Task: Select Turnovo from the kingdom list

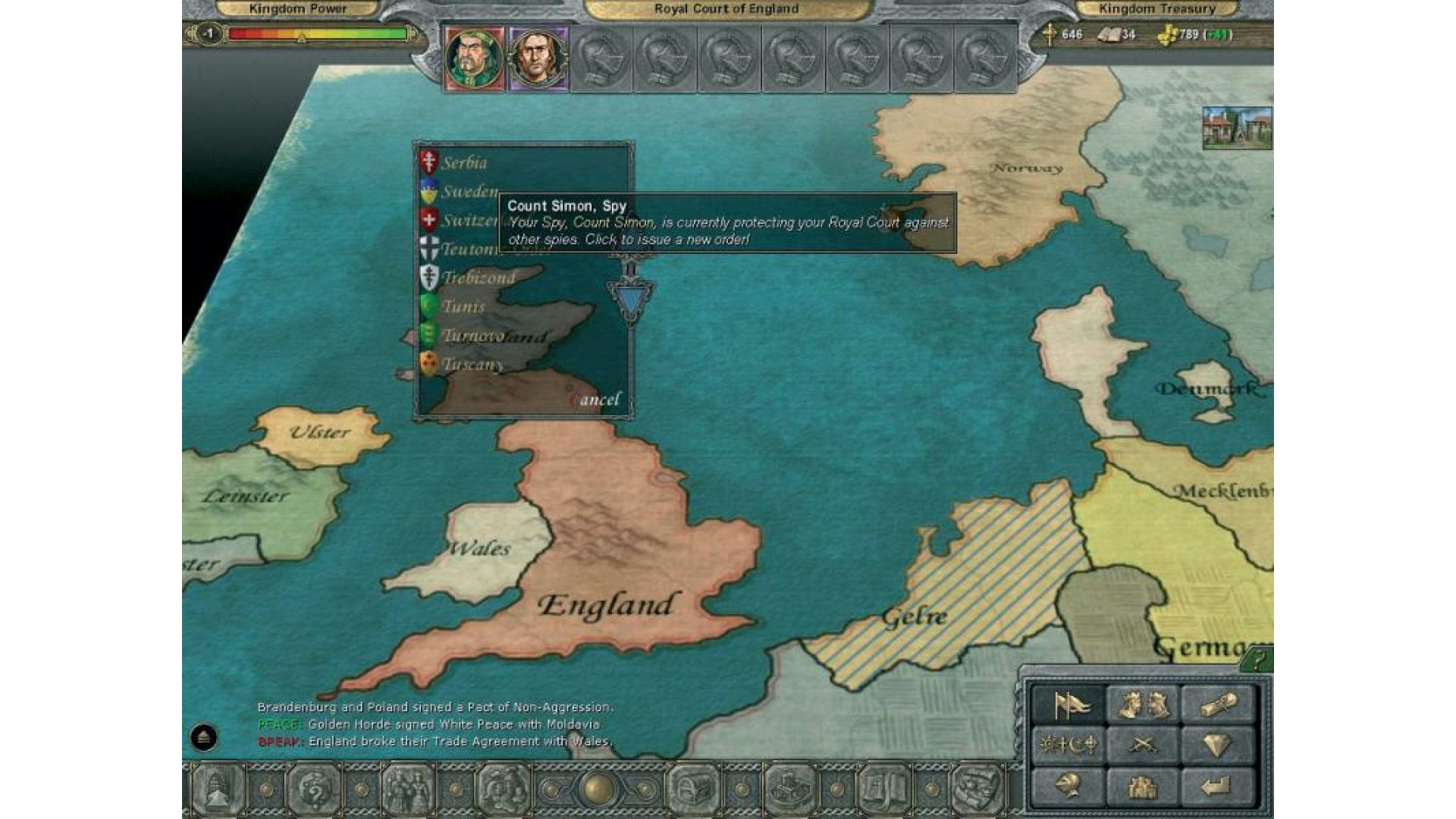Action: coord(472,336)
